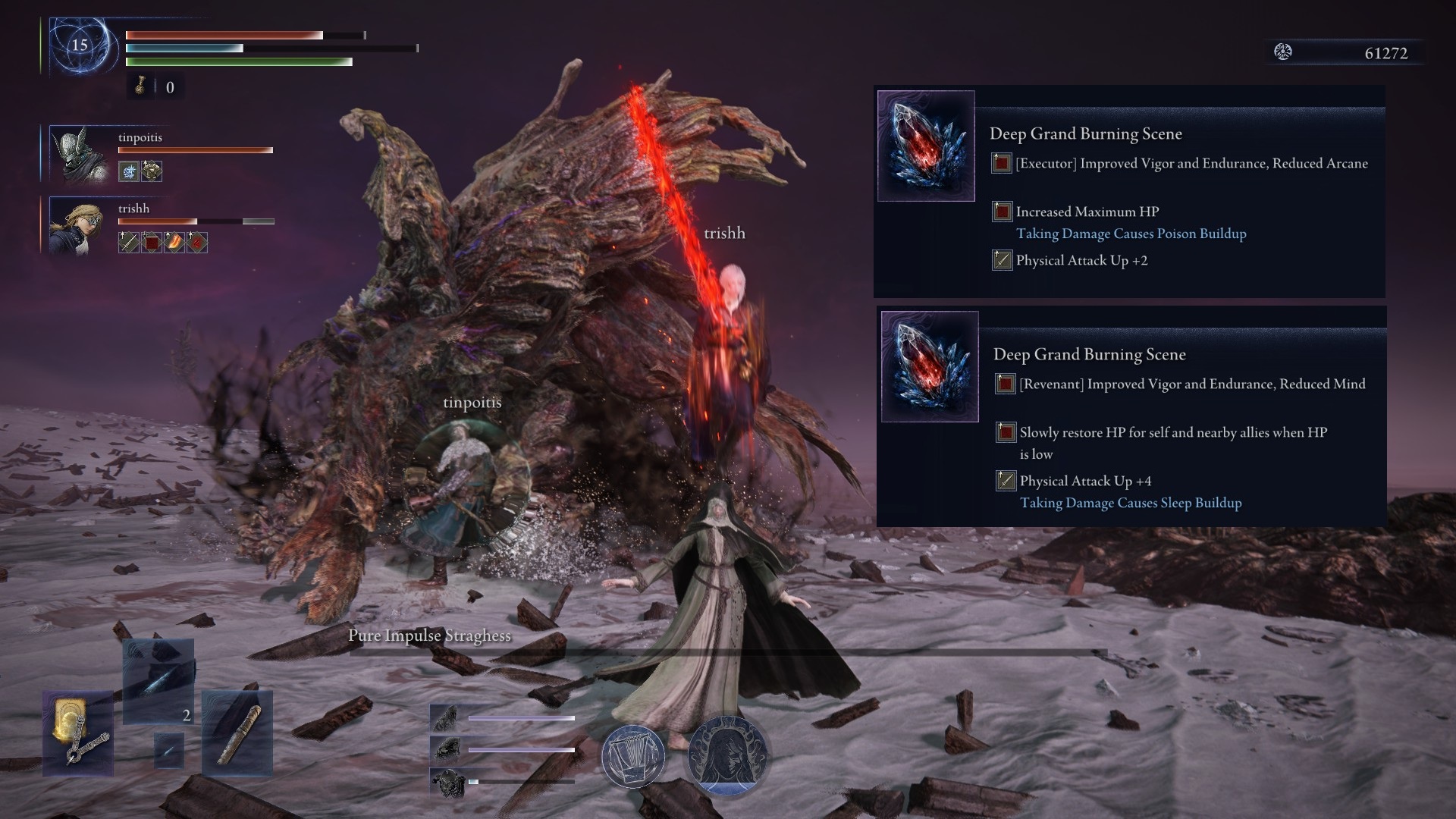This screenshot has width=1456, height=819.
Task: Click the flask icon
Action: [x=140, y=87]
